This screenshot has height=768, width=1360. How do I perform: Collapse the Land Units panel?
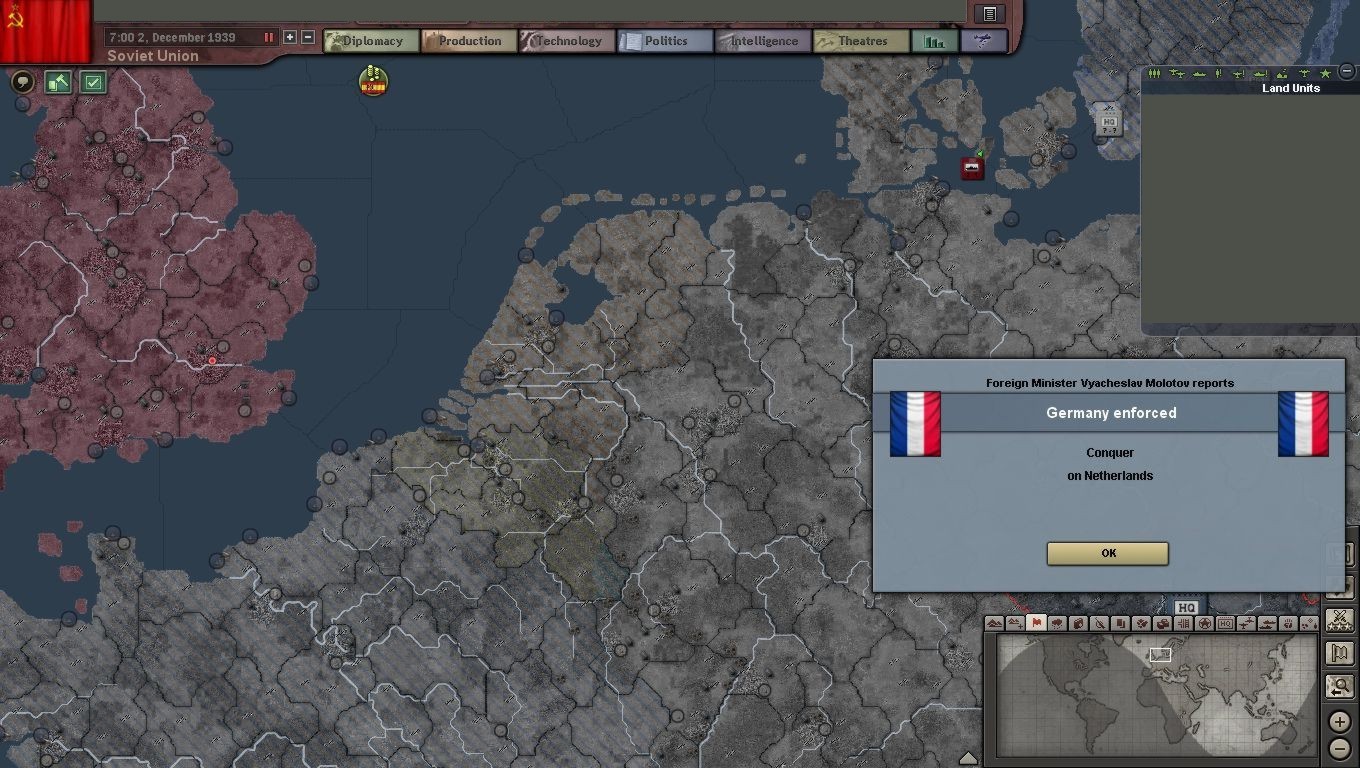pos(1347,72)
